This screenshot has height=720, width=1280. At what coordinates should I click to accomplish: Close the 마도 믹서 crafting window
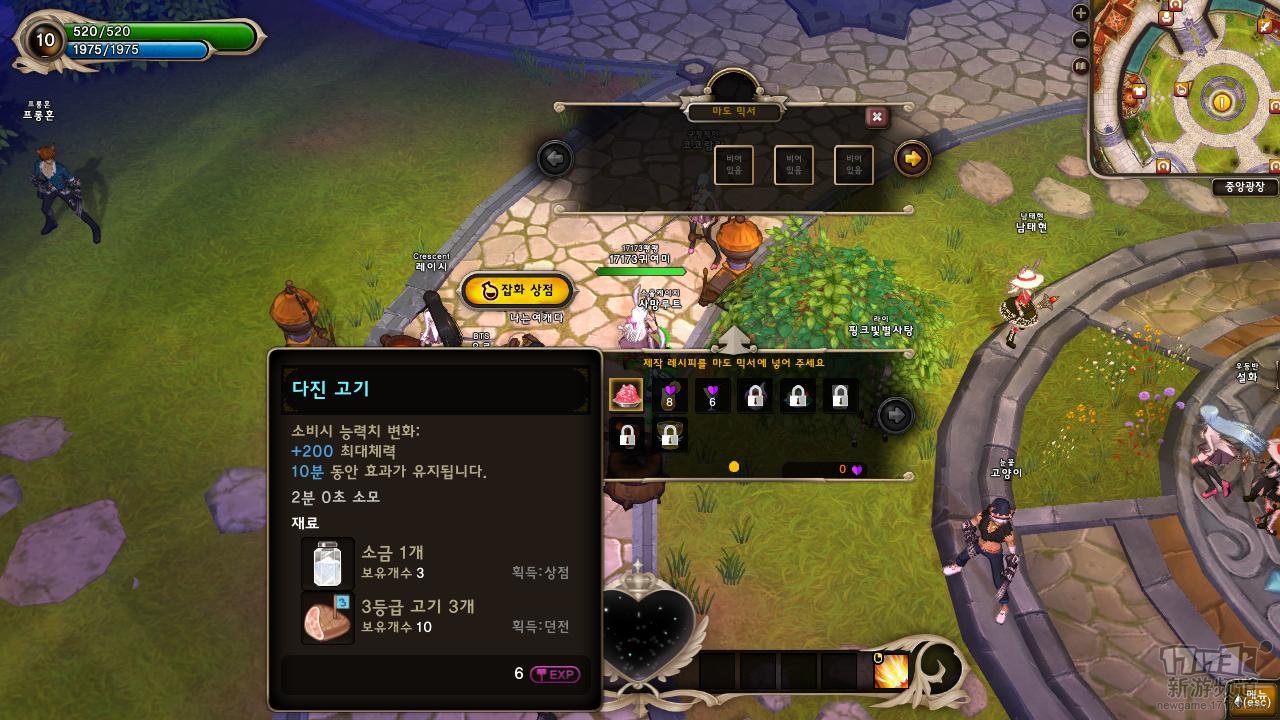(877, 117)
